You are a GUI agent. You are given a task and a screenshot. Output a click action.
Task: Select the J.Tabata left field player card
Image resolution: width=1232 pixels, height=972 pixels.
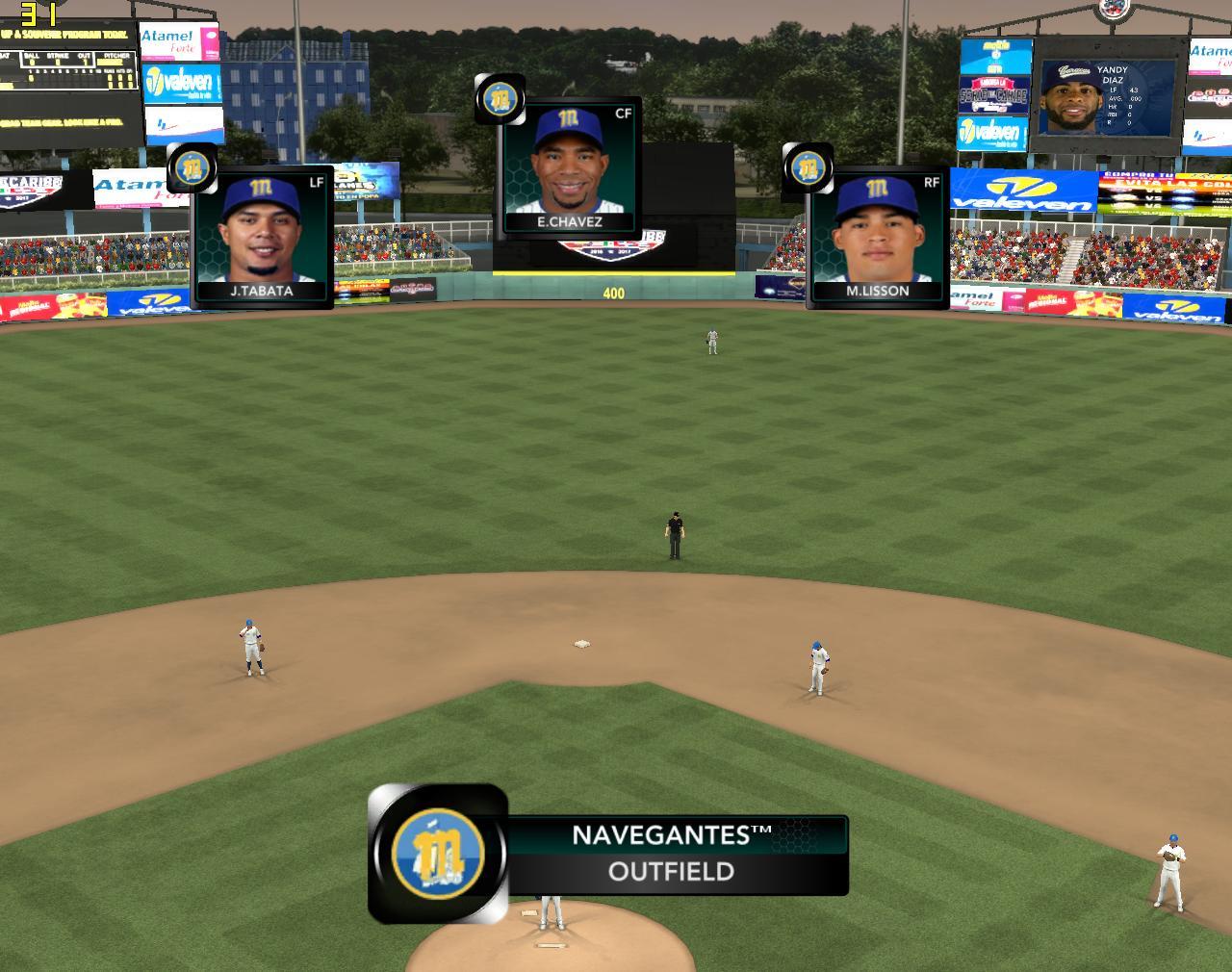pyautogui.click(x=262, y=237)
